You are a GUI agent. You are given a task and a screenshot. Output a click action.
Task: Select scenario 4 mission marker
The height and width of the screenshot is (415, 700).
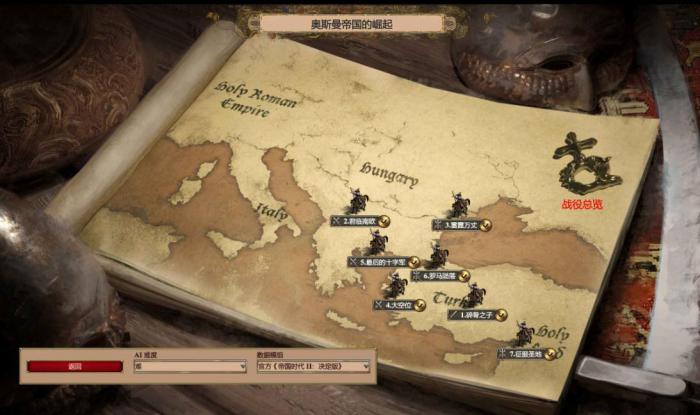pyautogui.click(x=400, y=304)
